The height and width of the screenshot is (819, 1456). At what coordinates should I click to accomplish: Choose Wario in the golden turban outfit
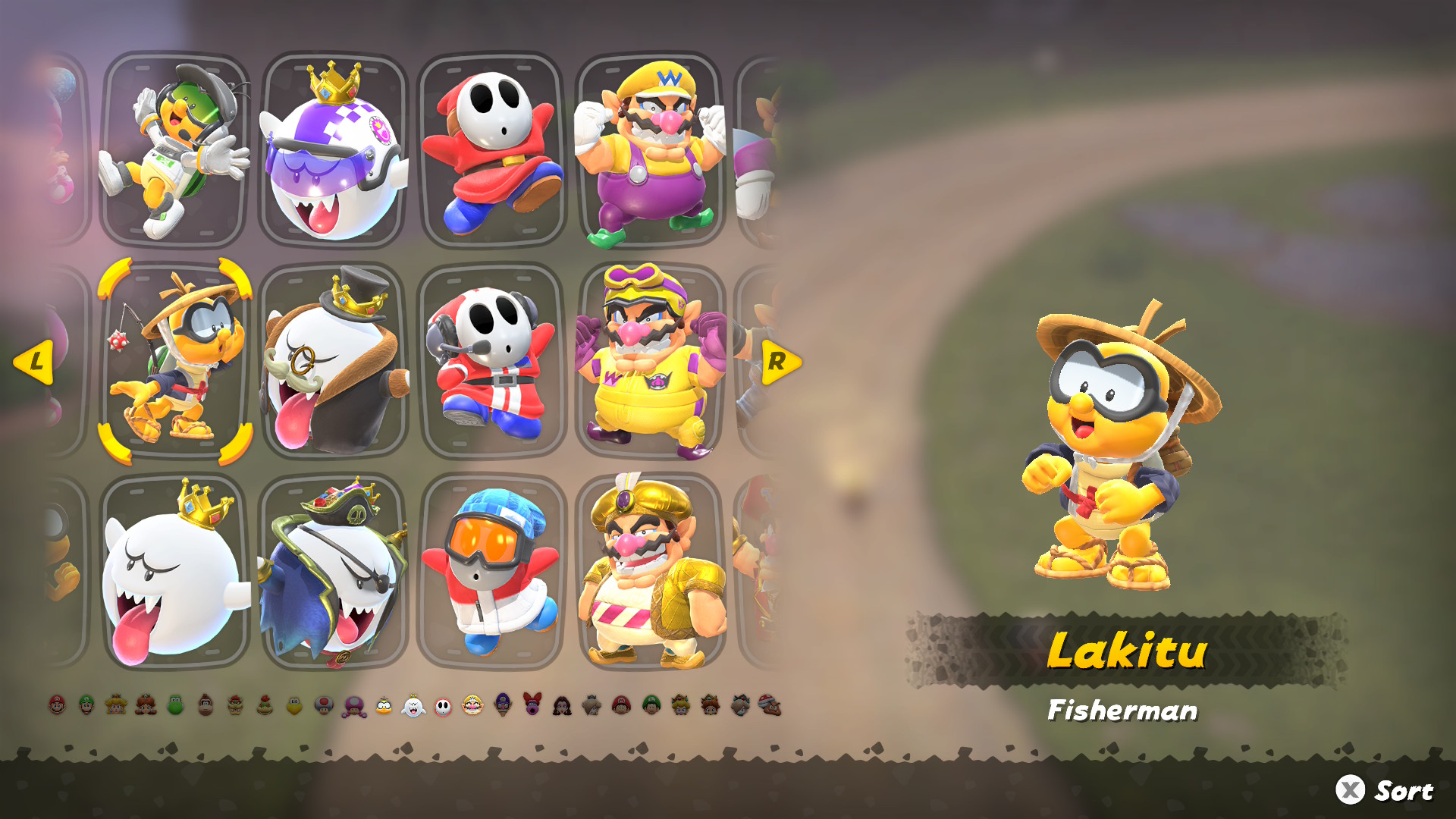tap(650, 572)
